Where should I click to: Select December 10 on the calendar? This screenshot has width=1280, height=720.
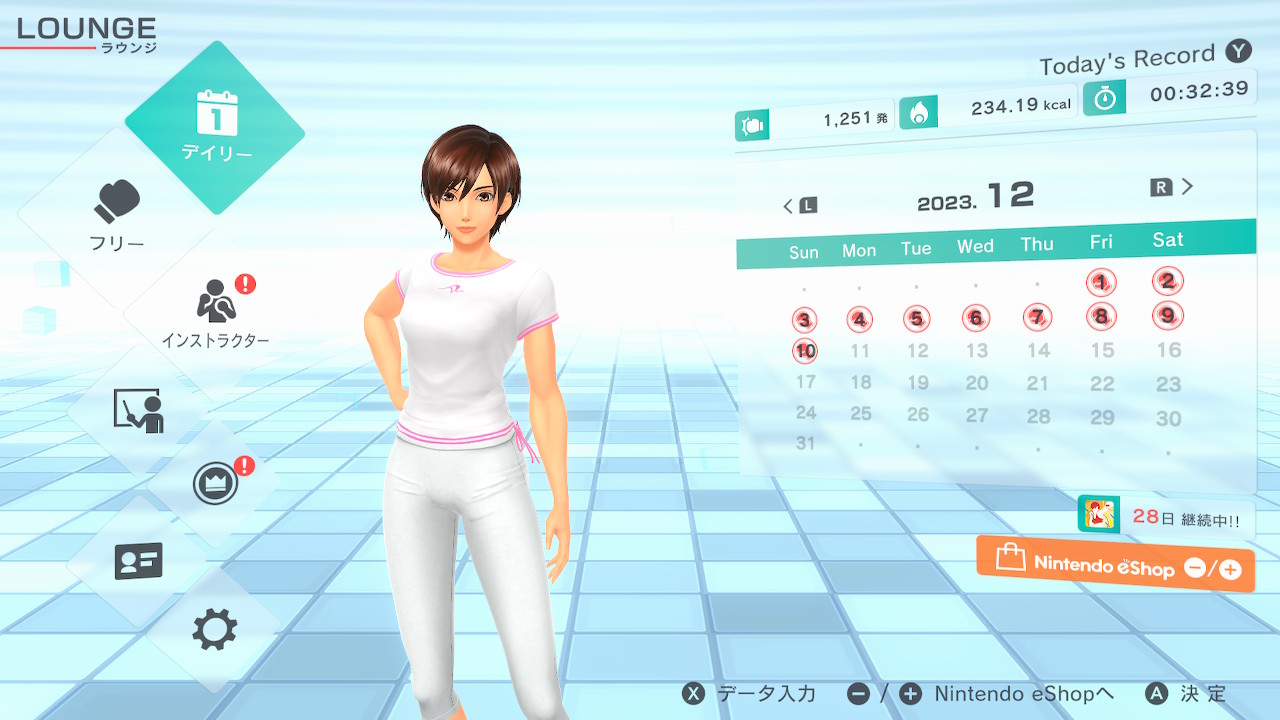(805, 351)
